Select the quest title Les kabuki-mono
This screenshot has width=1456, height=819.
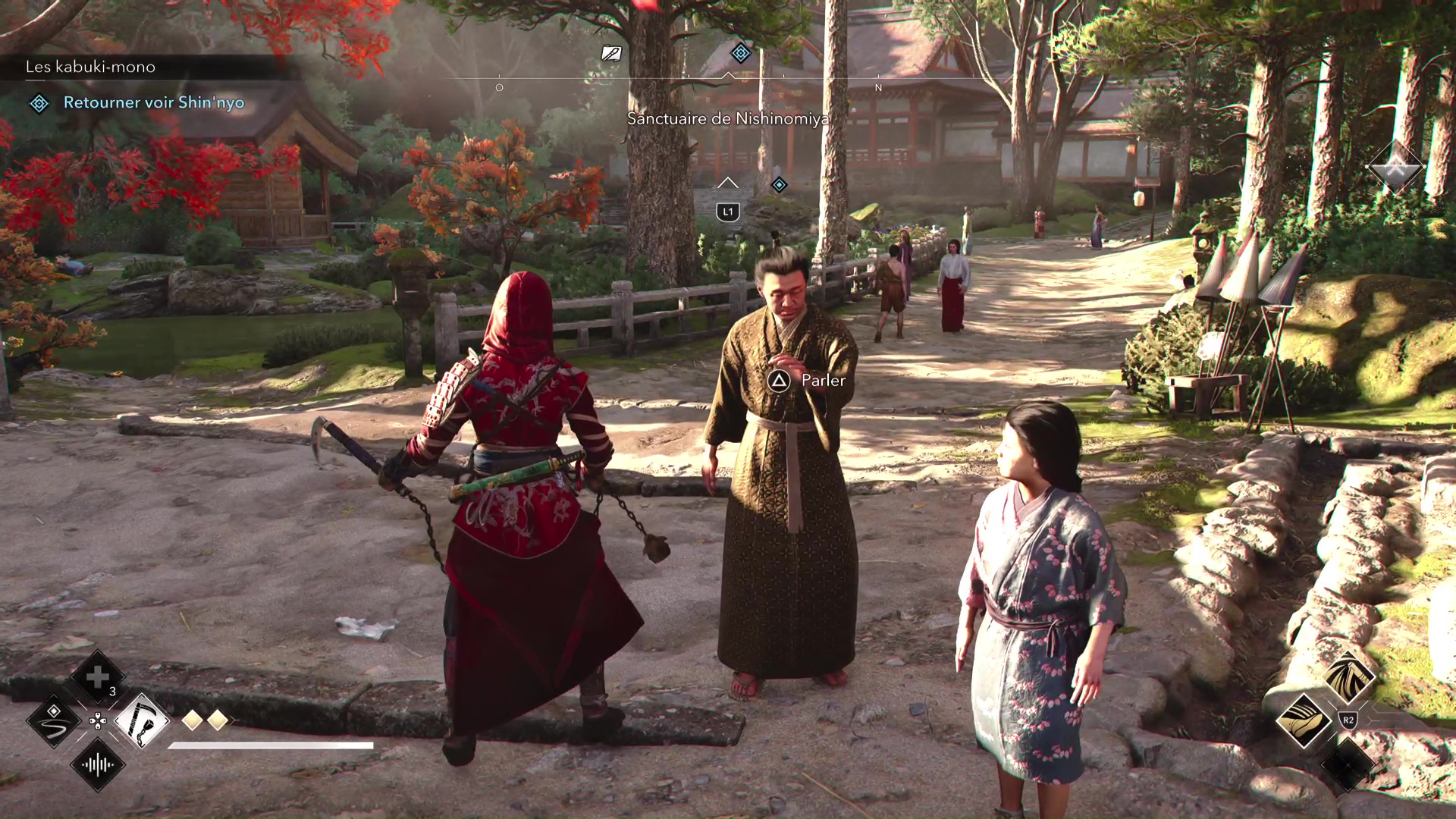click(x=89, y=67)
